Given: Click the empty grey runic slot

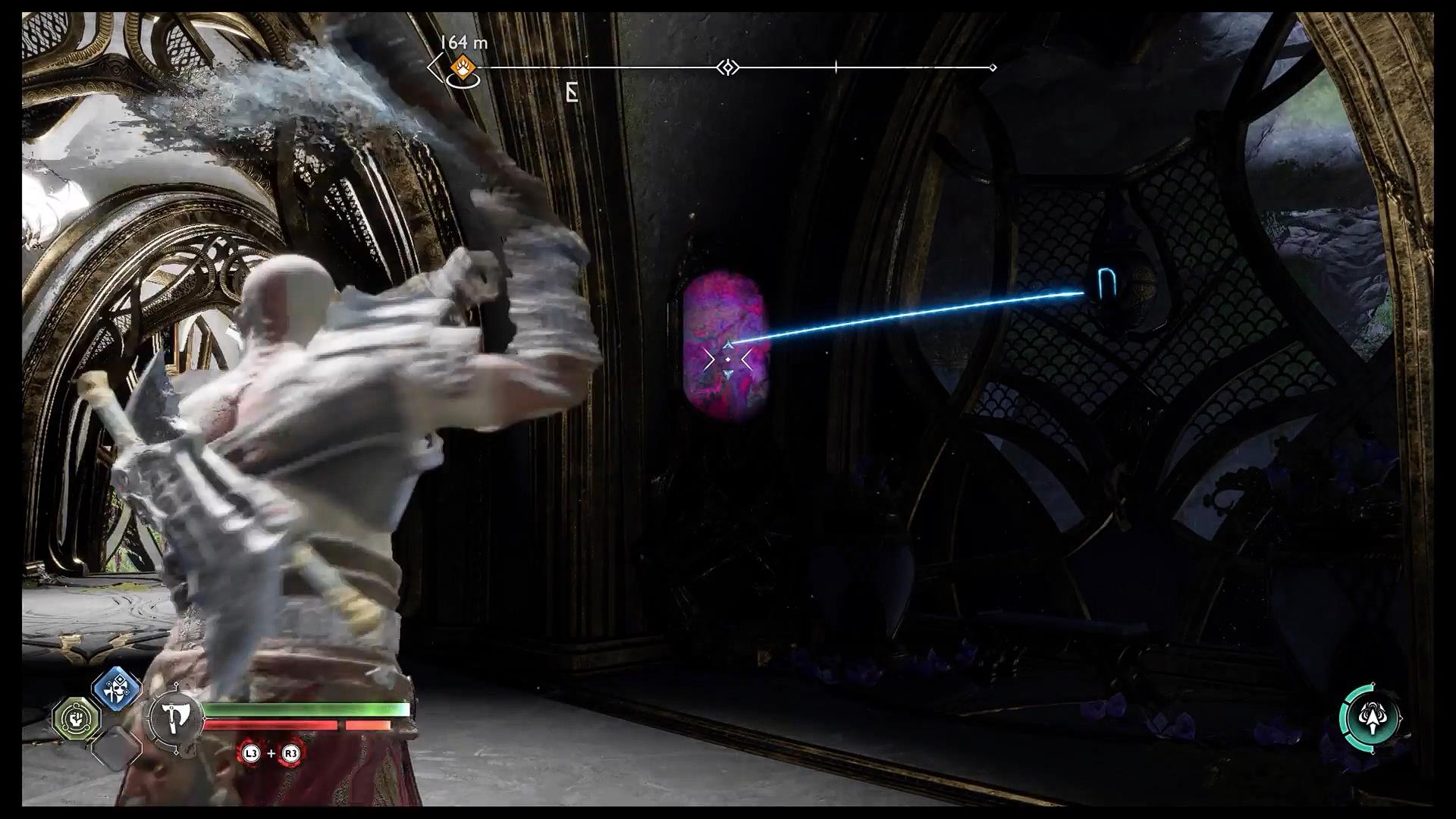Looking at the screenshot, I should [116, 746].
